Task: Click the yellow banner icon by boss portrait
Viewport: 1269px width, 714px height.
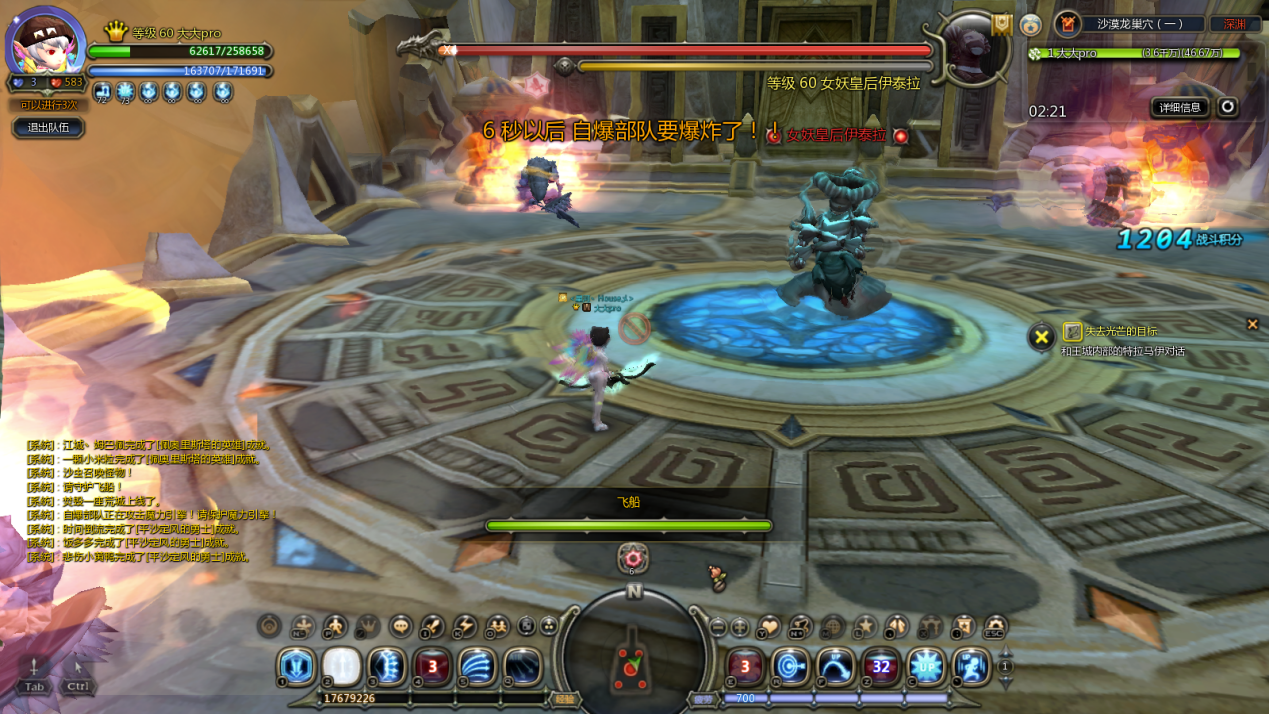Action: click(x=1002, y=24)
